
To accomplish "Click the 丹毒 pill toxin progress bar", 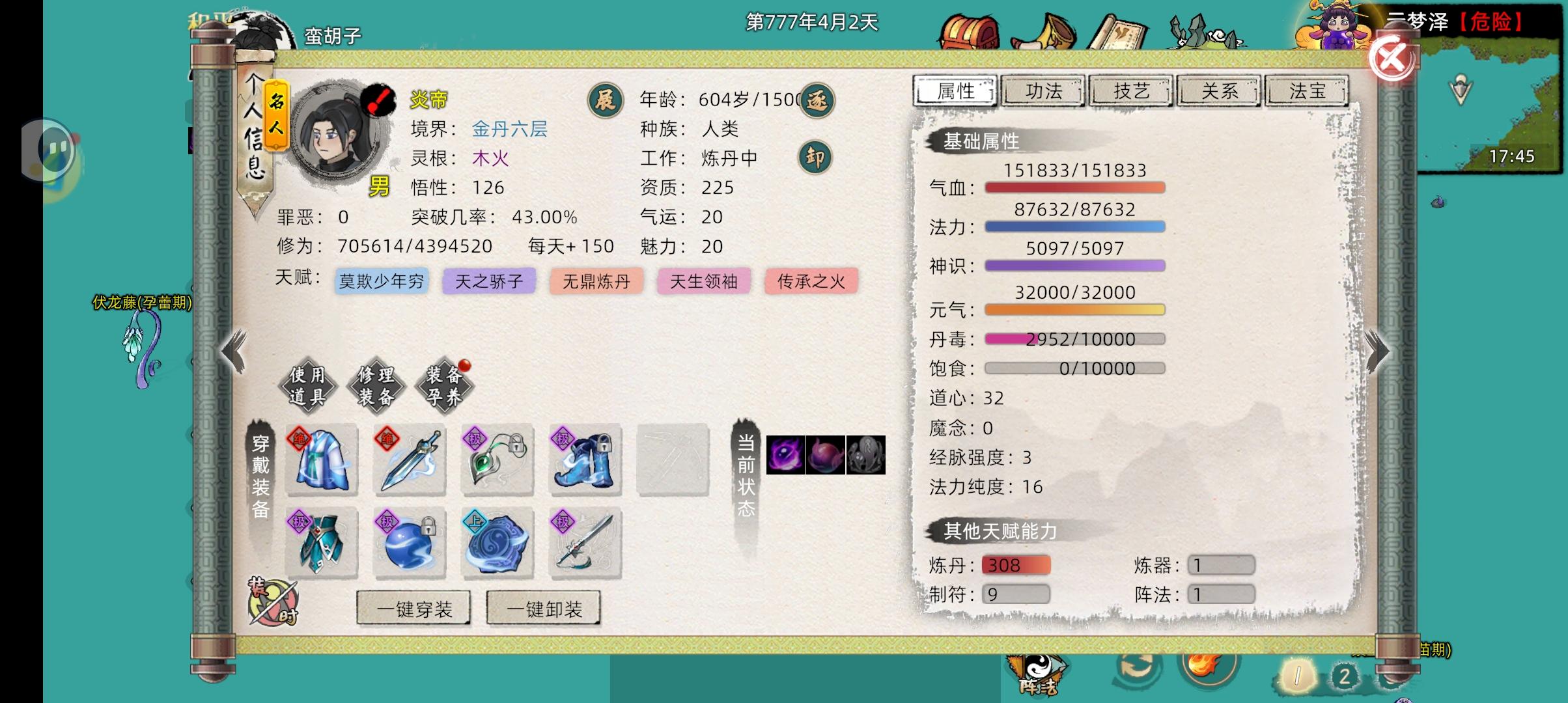I will pyautogui.click(x=1074, y=339).
